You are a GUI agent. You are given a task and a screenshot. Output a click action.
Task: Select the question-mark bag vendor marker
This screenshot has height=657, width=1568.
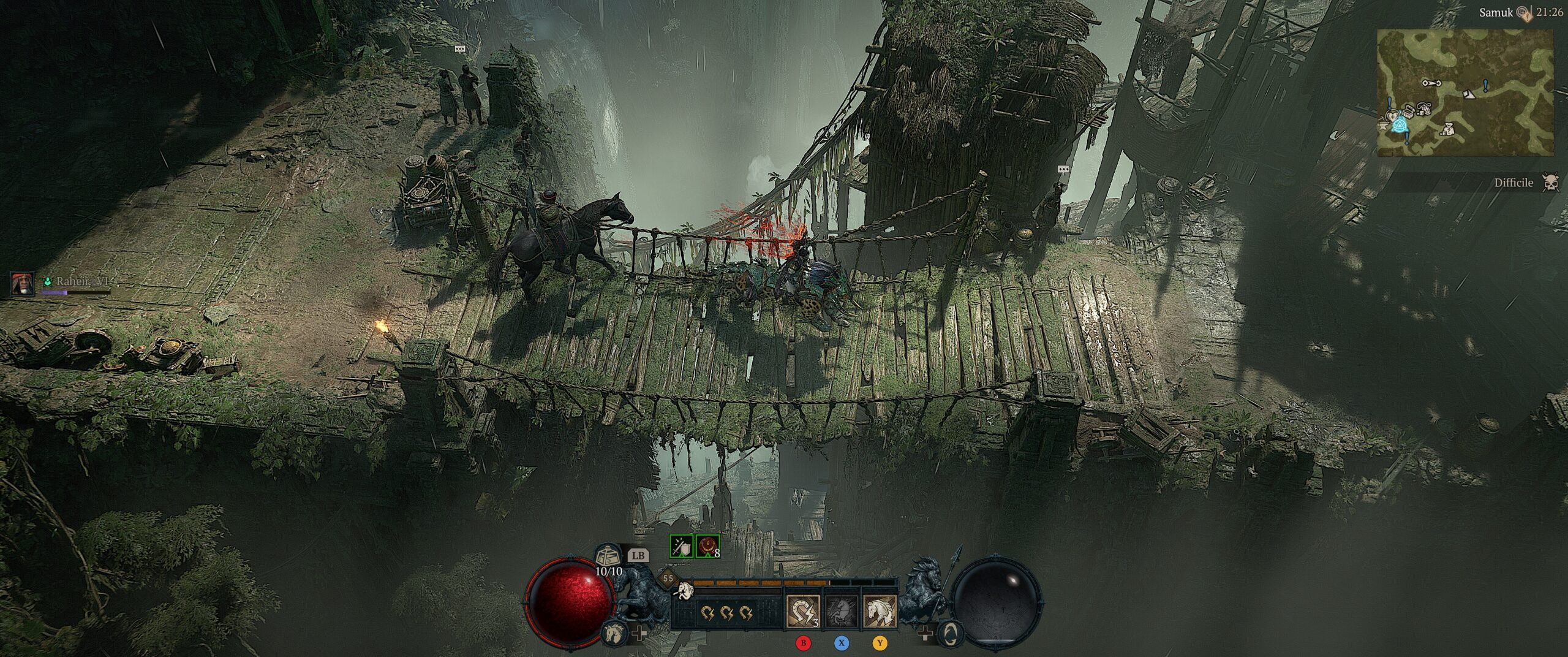coord(1448,129)
